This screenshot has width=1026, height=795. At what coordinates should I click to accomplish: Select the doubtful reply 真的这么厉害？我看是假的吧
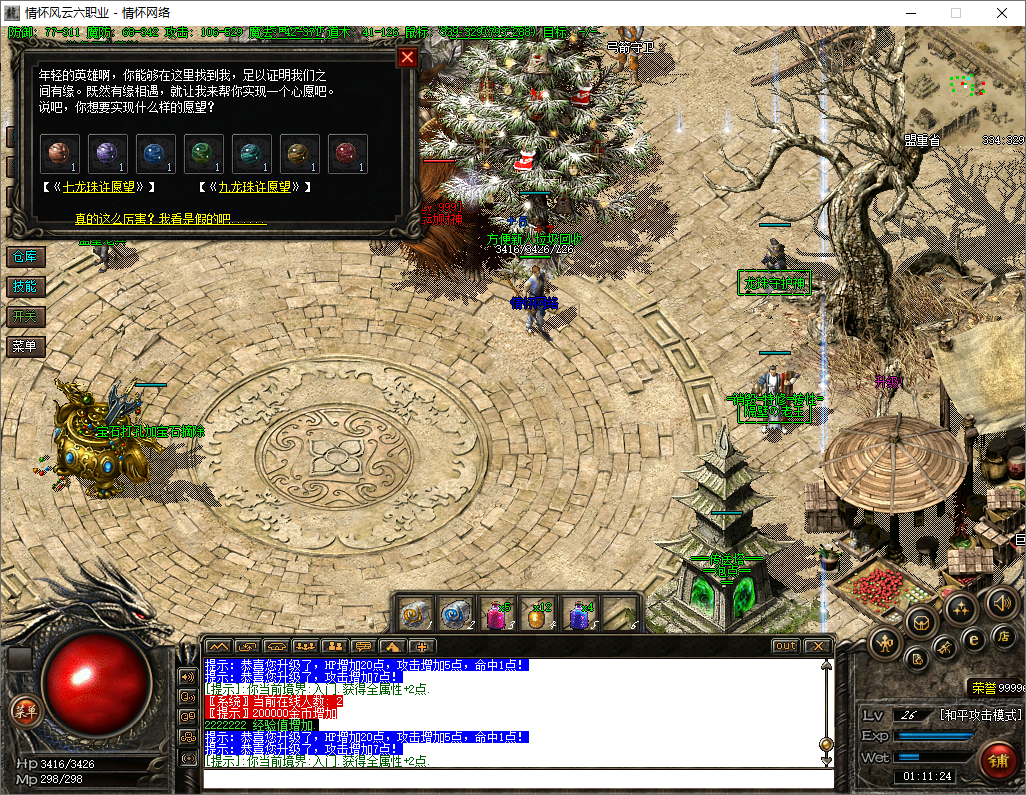170,218
